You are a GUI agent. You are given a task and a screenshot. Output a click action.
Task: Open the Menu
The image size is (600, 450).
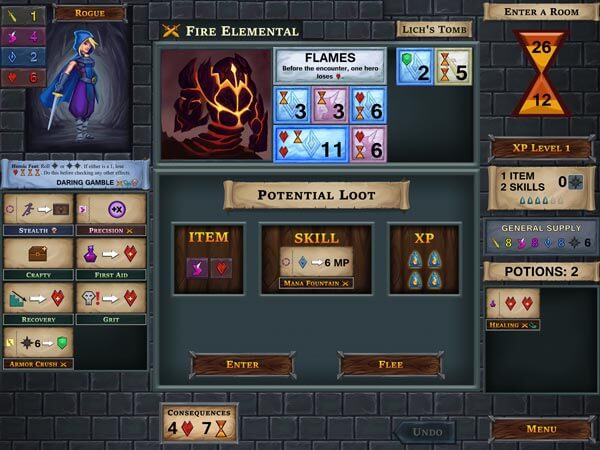pyautogui.click(x=541, y=429)
